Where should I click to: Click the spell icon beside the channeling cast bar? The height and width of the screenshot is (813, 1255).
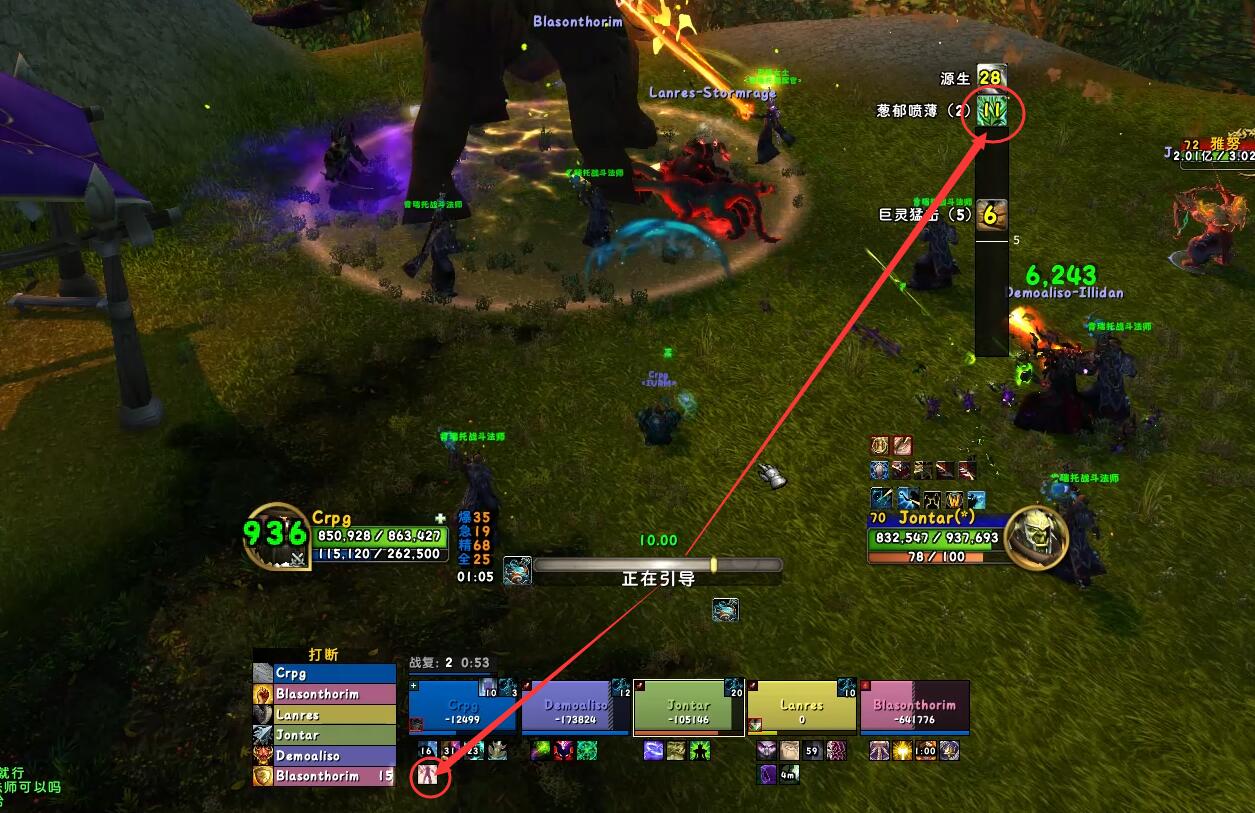click(x=517, y=571)
